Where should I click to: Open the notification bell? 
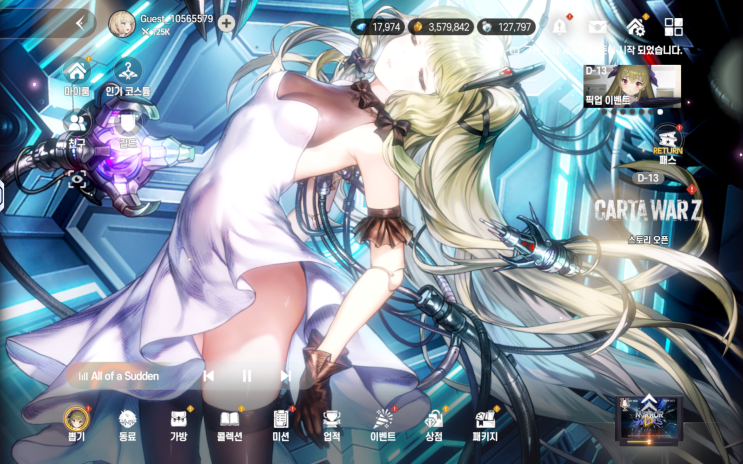559,27
